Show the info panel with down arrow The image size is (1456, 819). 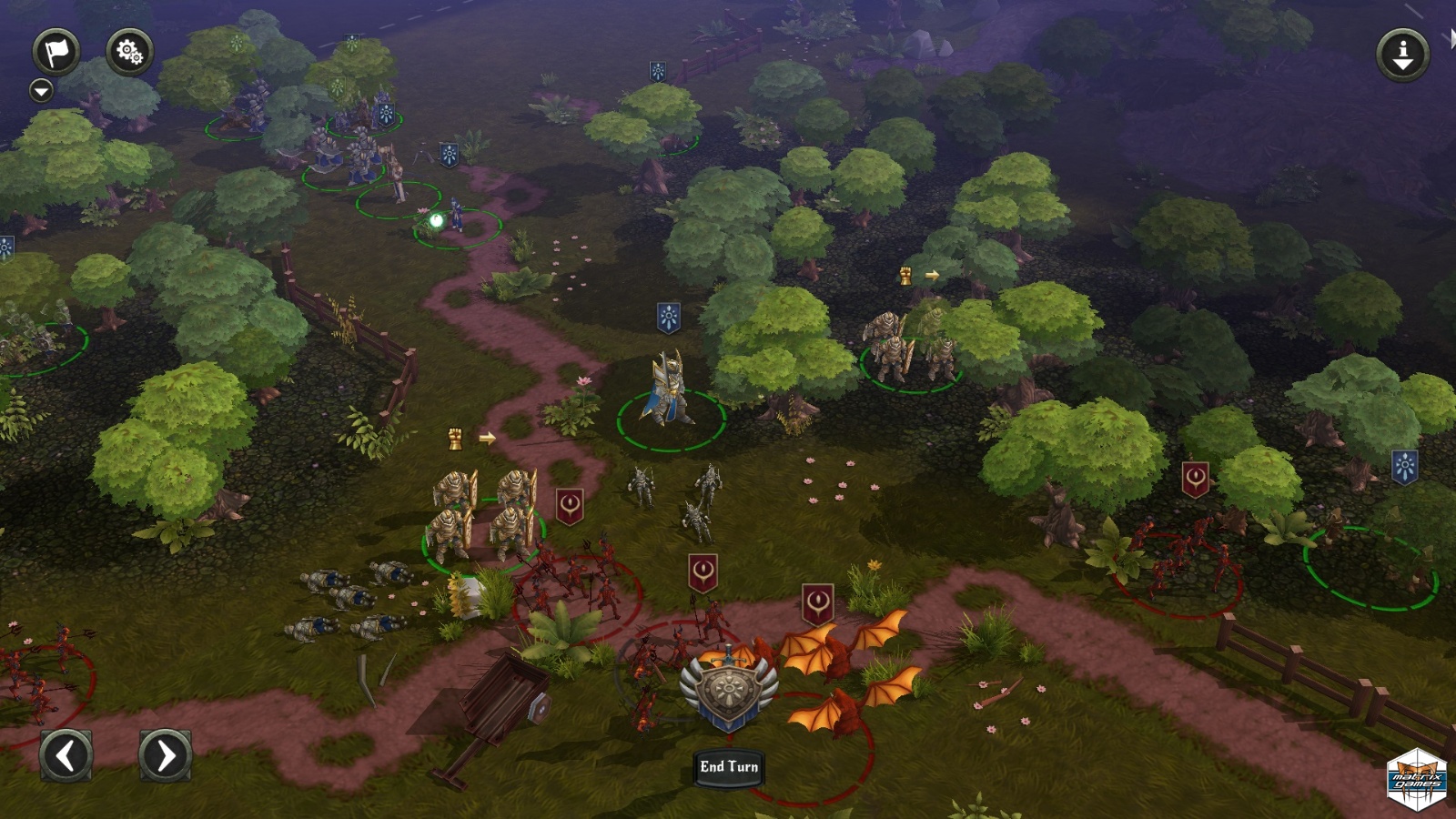point(1402,55)
